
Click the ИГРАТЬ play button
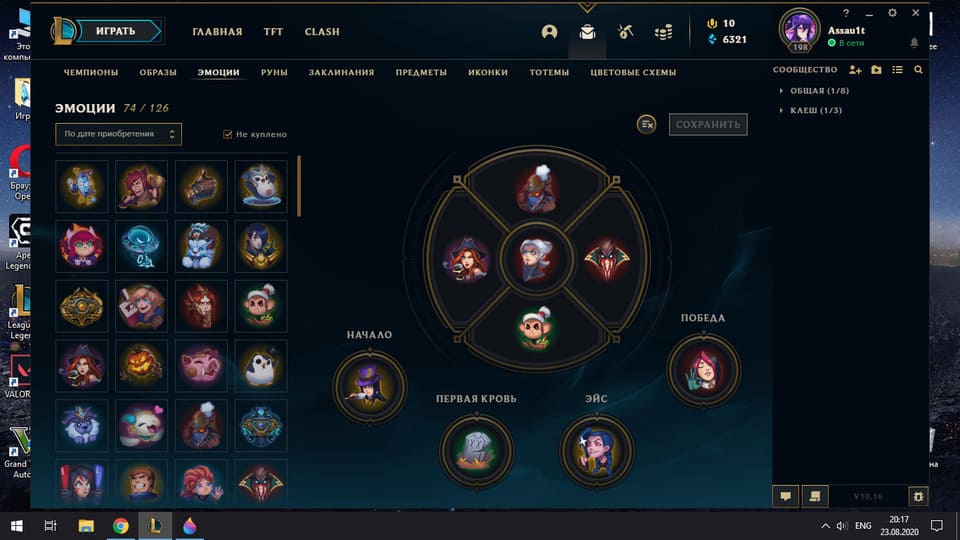pos(115,31)
